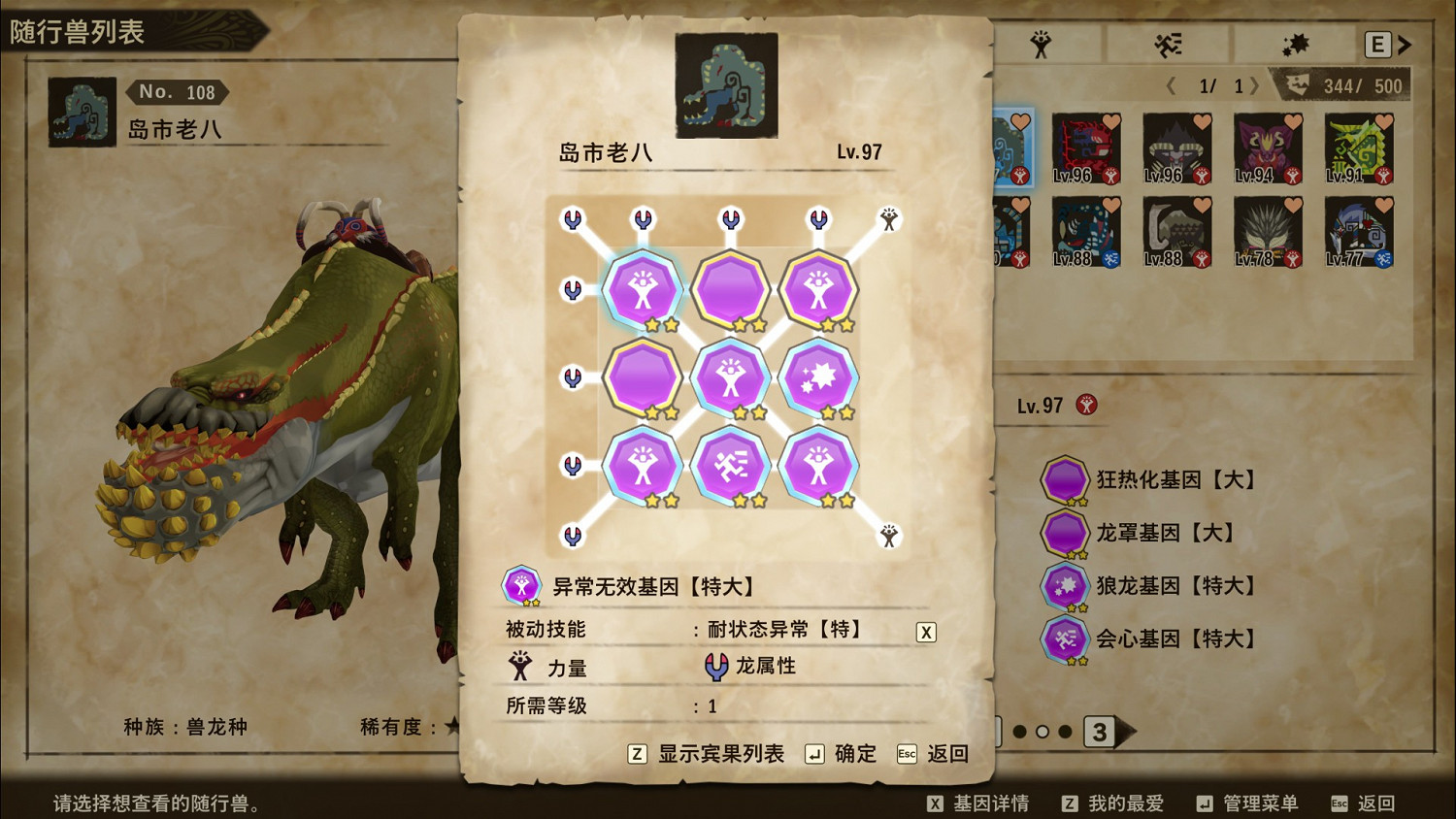Toggle the favorite heart on the Lv.96 monster

tap(1111, 123)
